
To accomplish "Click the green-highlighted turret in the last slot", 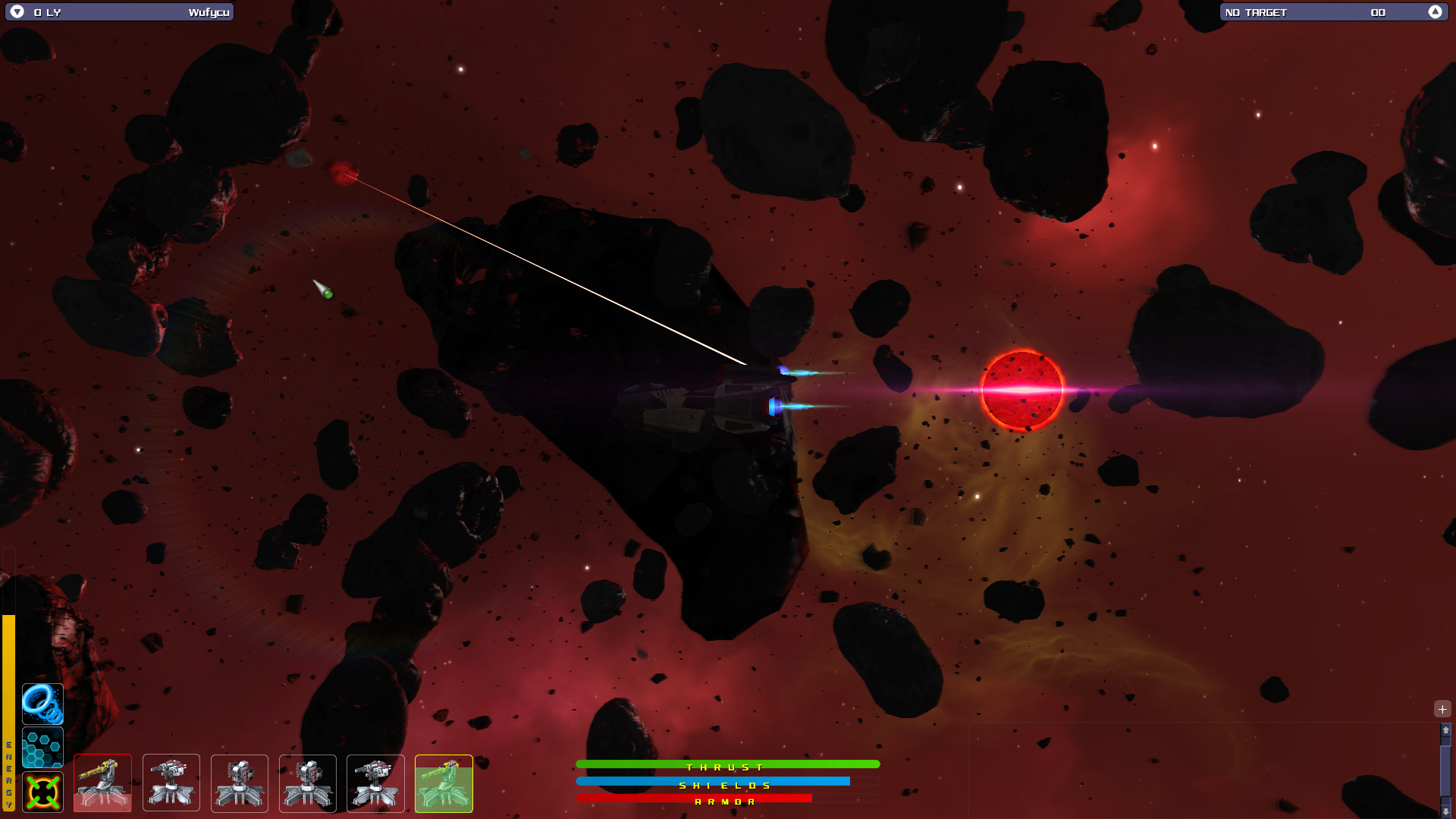I will coord(444,783).
